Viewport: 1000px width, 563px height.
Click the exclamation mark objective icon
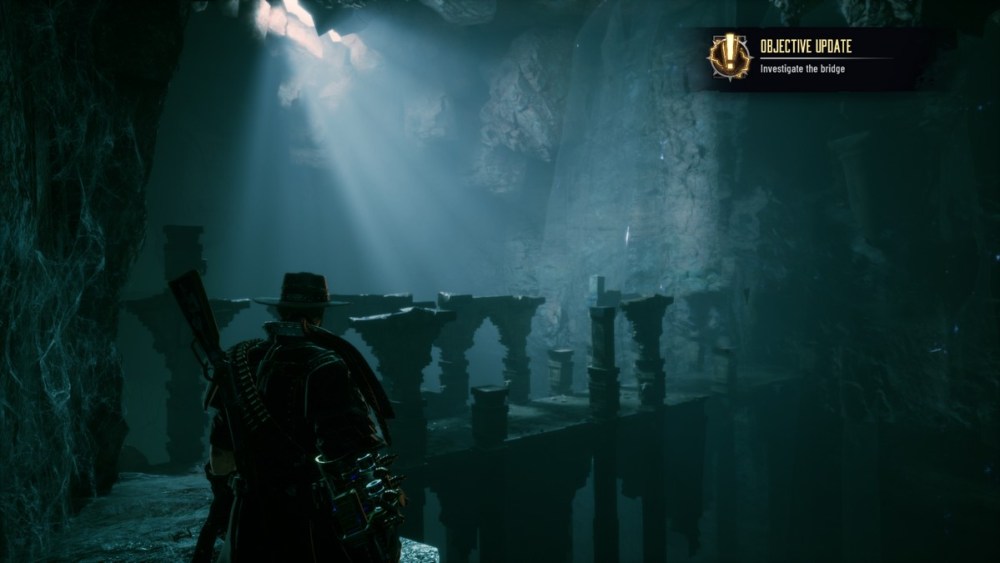(x=729, y=56)
